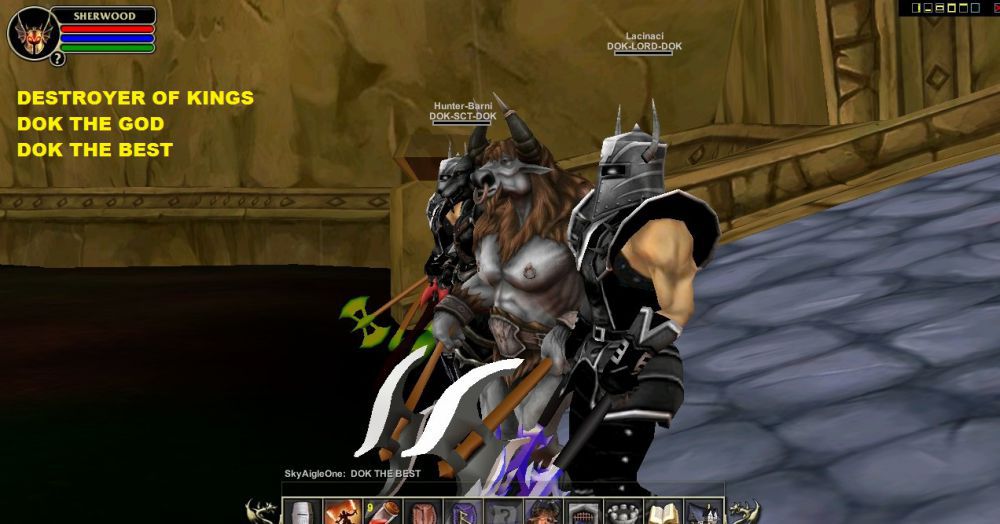Select the knight helmet hotbar slot
1000x524 pixels.
pos(302,514)
